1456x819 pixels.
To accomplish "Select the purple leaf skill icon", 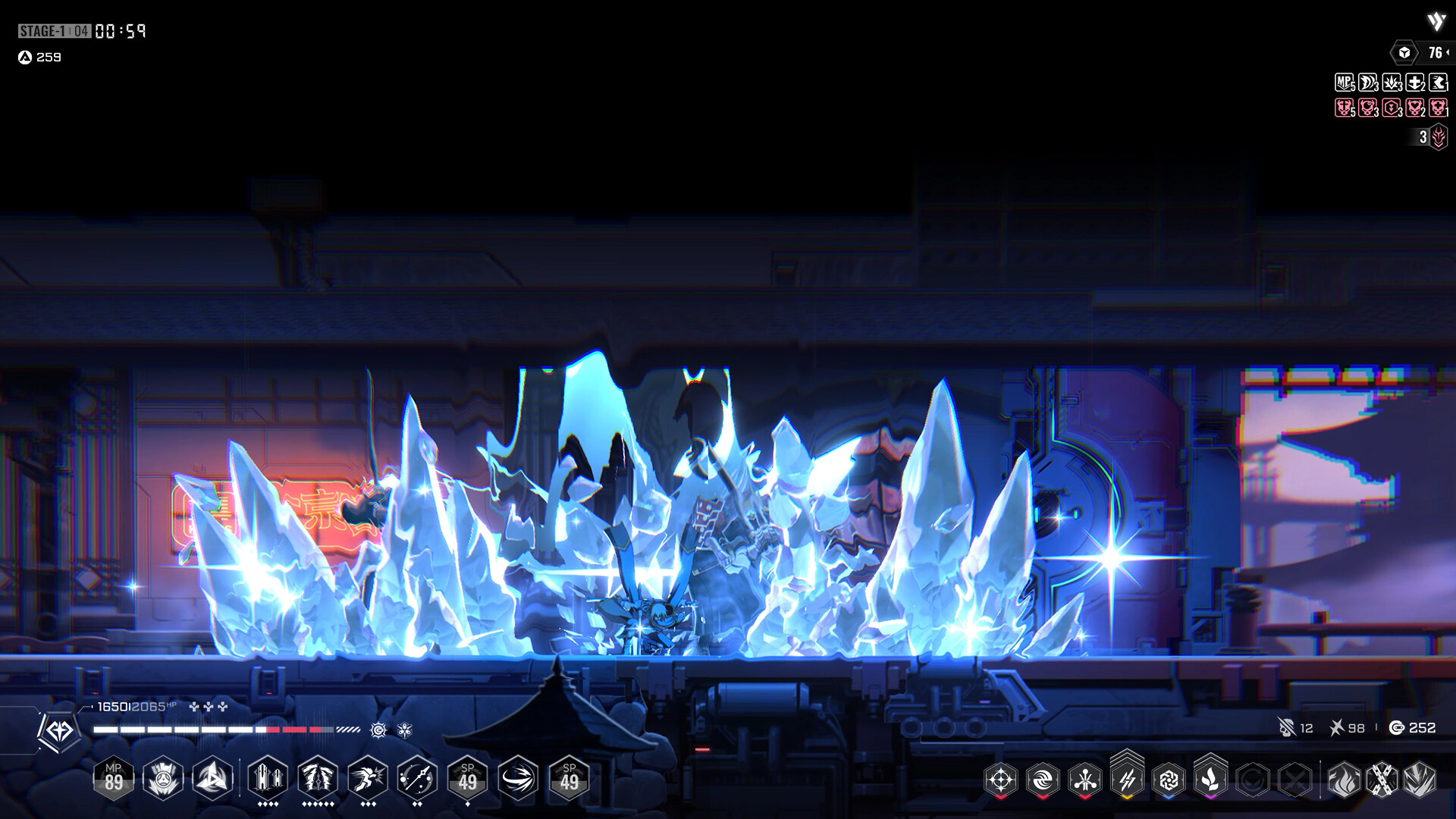I will [x=1210, y=778].
